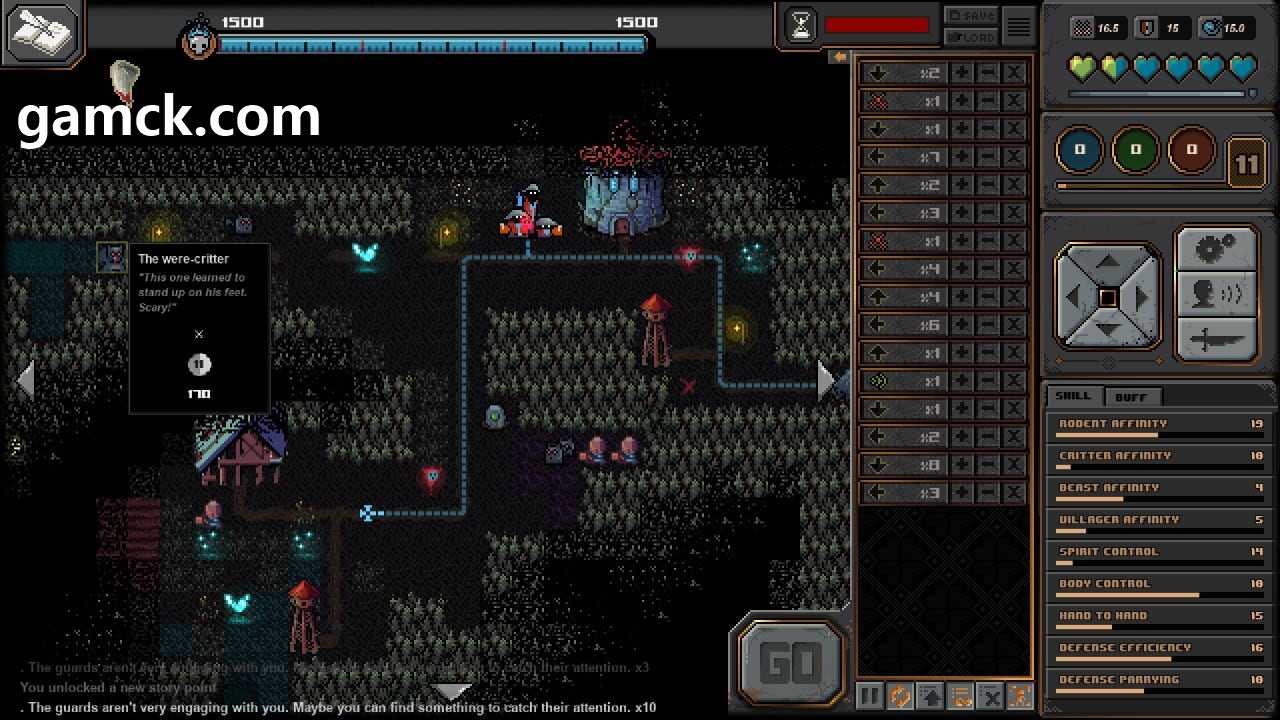
Task: Click the center square of the direction pad
Action: 1108,297
